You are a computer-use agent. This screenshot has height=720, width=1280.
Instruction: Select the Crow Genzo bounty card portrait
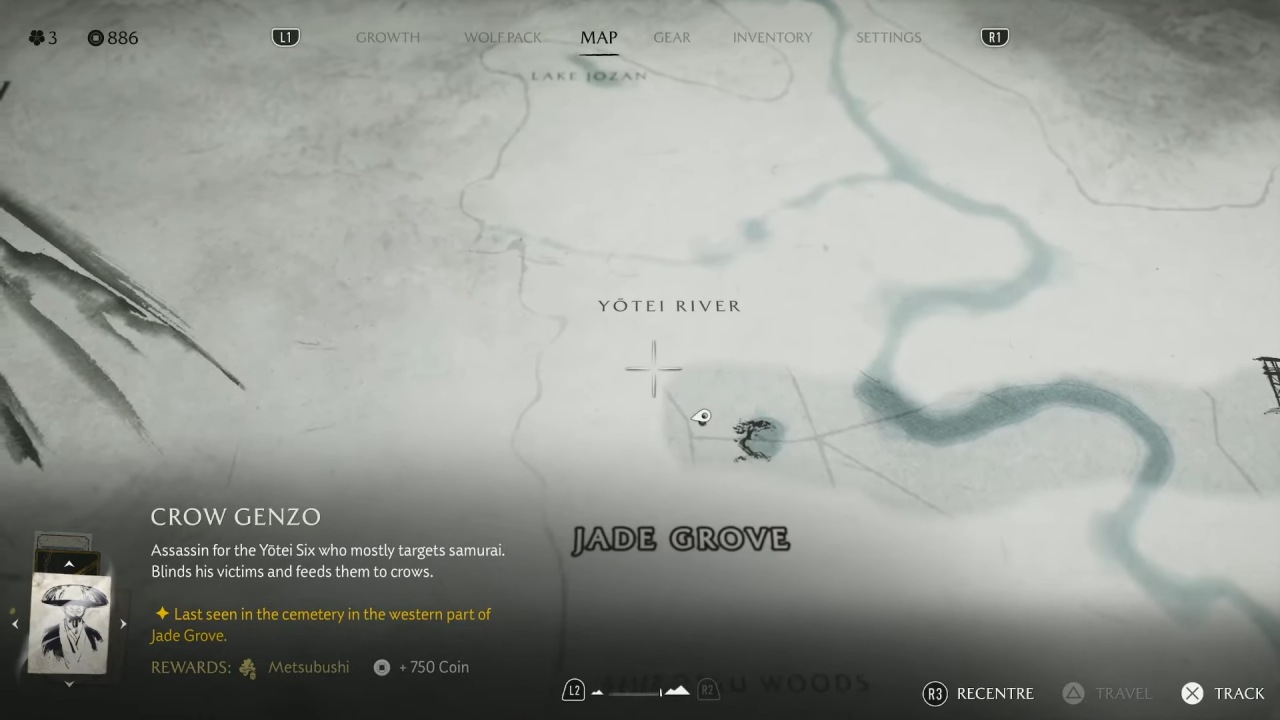tap(69, 623)
